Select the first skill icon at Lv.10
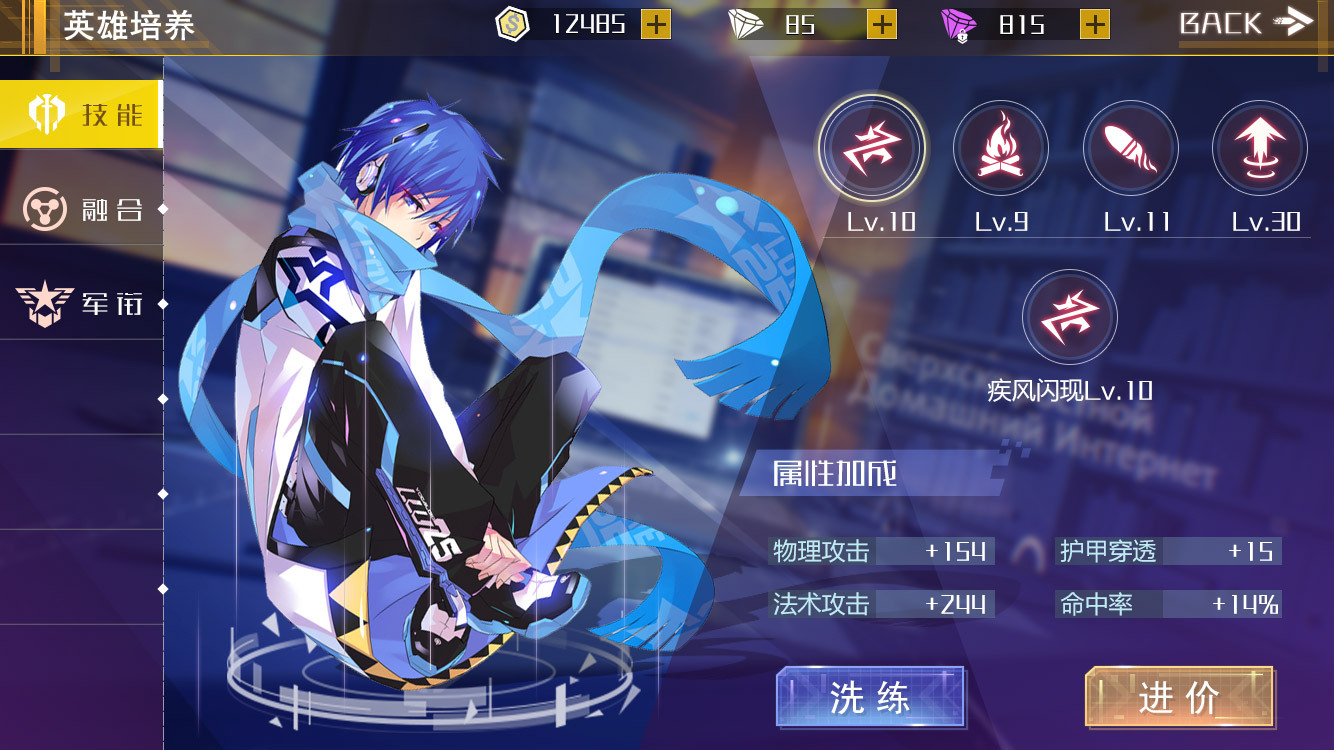1334x750 pixels. [871, 147]
